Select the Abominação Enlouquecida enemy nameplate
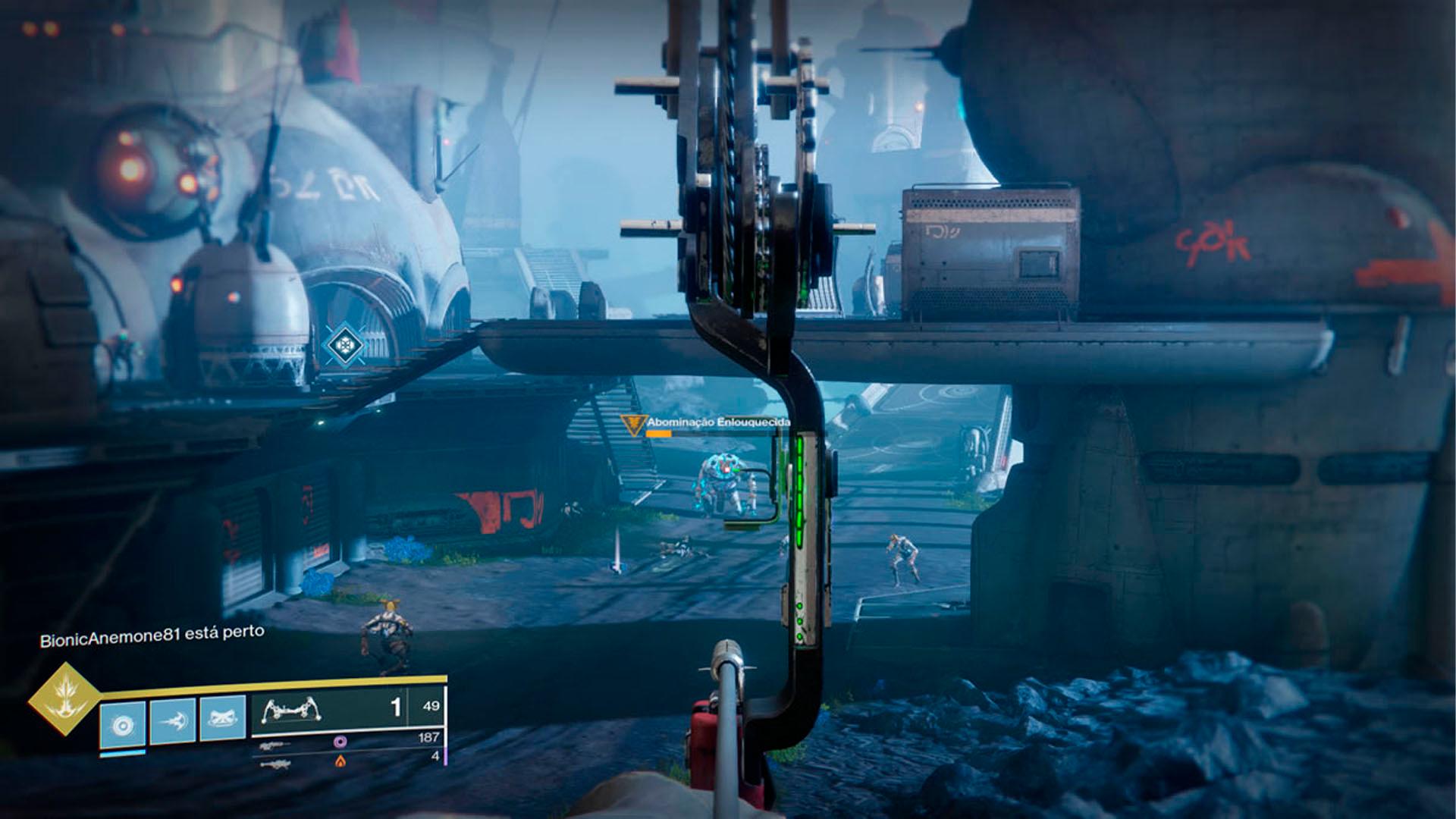The height and width of the screenshot is (819, 1456). (717, 422)
